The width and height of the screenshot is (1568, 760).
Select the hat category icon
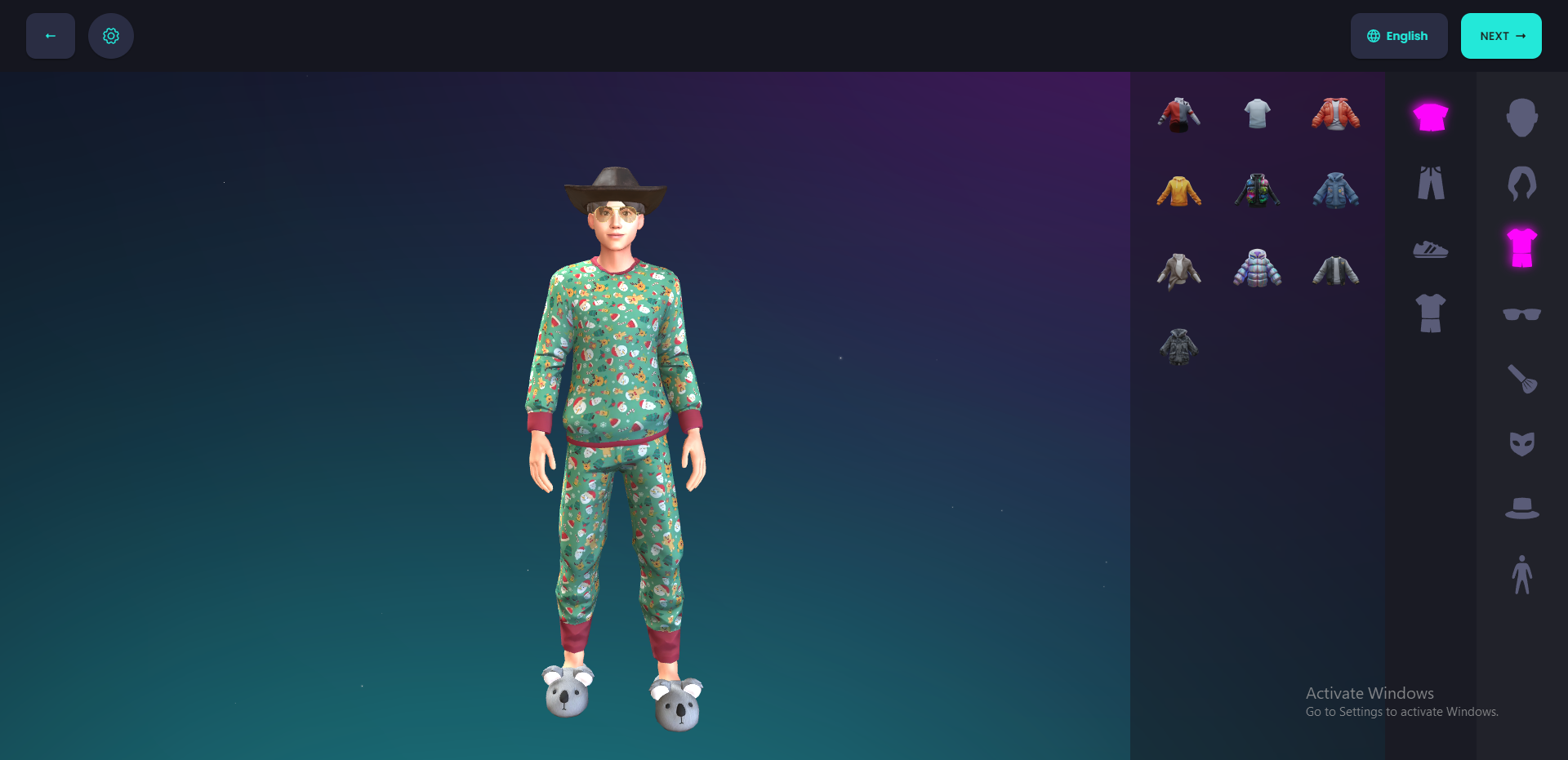(1521, 508)
